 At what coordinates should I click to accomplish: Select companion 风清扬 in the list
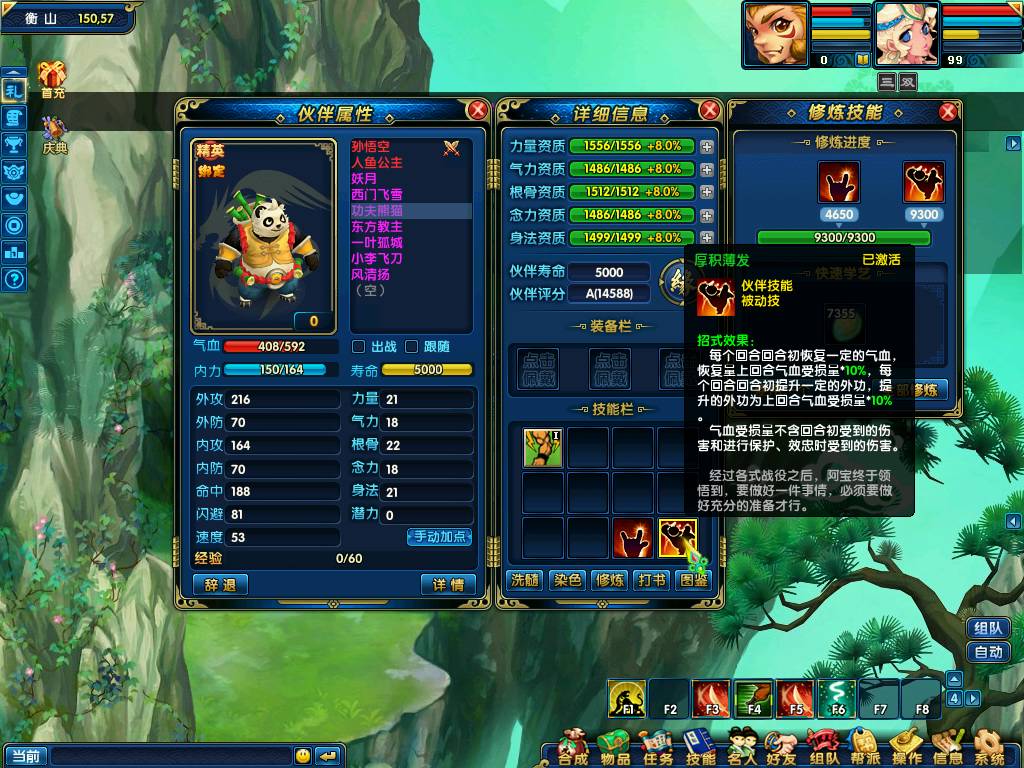pos(371,275)
